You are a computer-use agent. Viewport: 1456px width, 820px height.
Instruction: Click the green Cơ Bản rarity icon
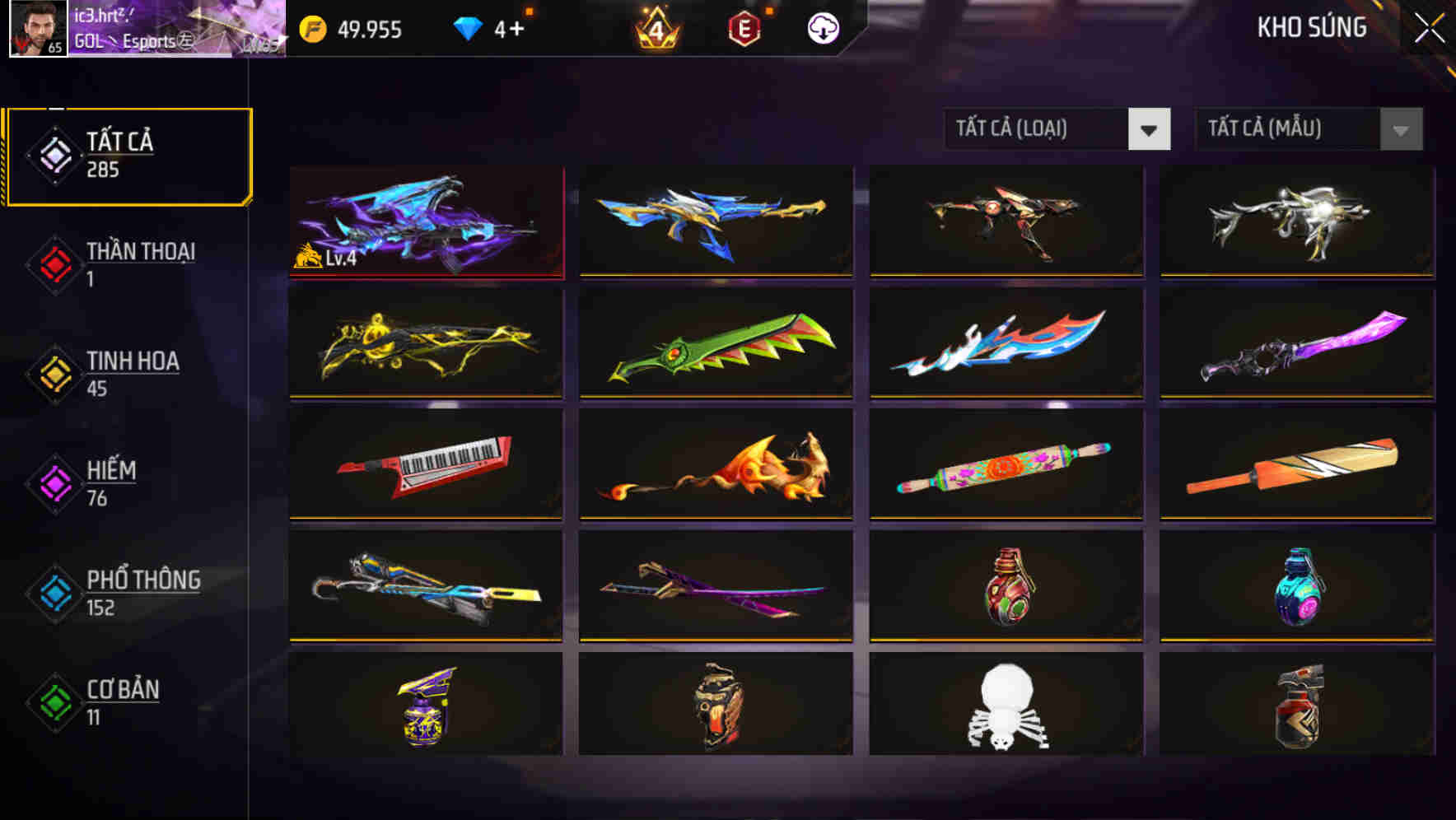tap(54, 702)
